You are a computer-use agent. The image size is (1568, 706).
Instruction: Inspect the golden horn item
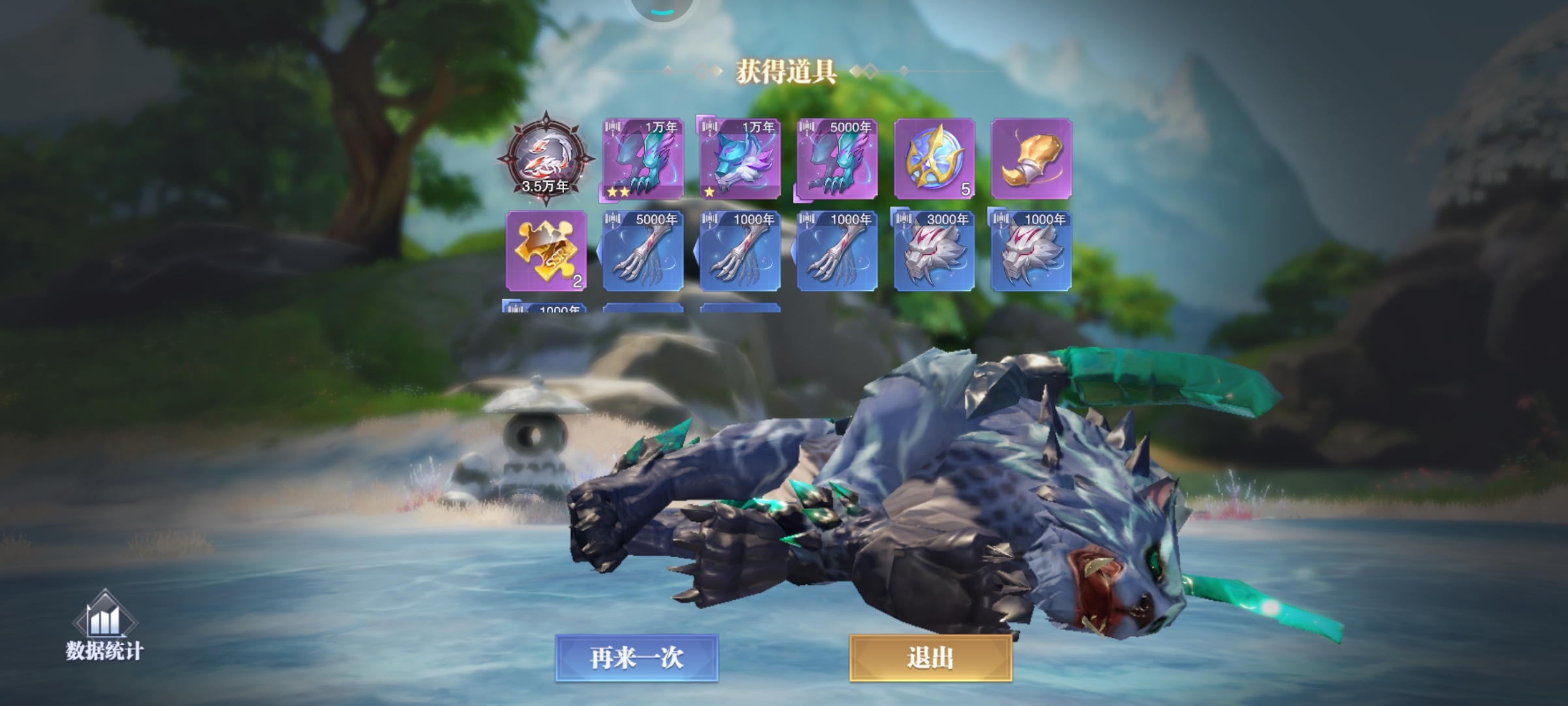[x=1032, y=159]
